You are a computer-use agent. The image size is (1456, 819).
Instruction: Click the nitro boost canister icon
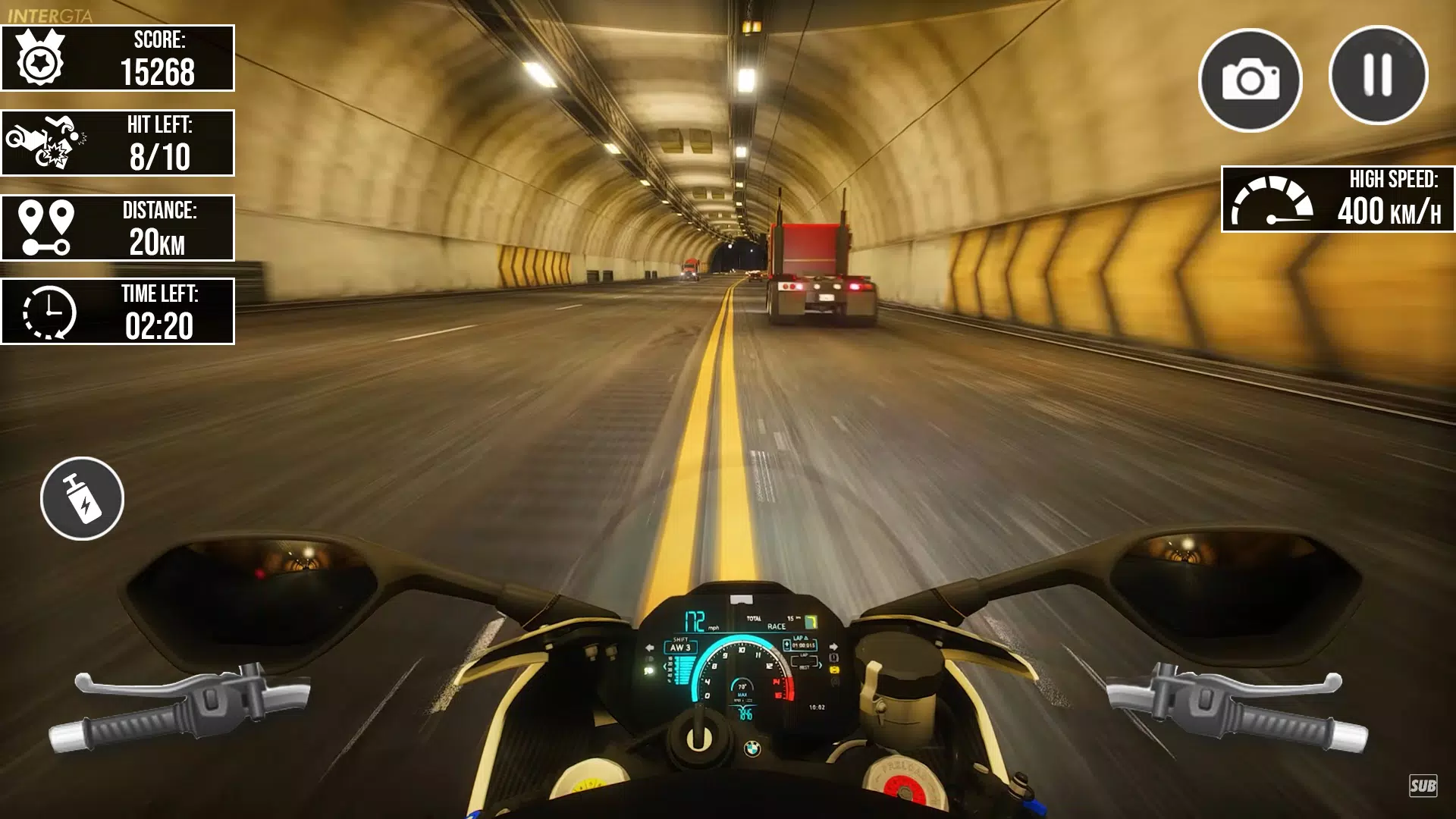(81, 498)
